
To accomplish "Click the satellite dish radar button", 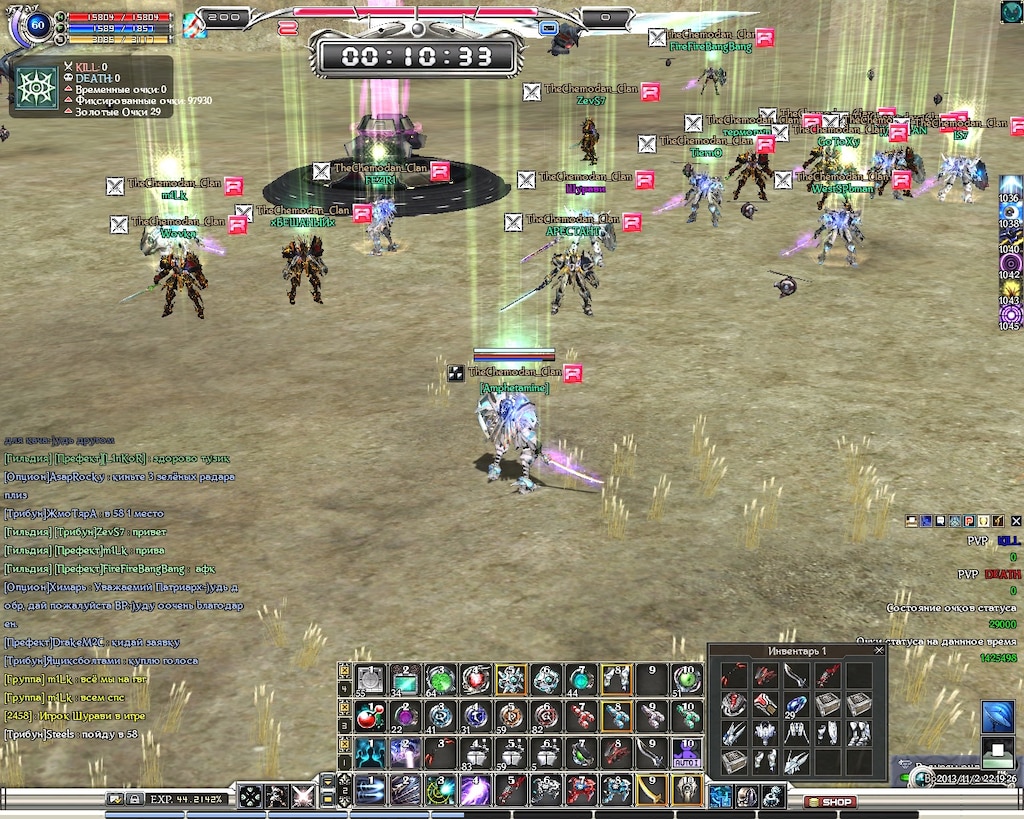I will 997,718.
